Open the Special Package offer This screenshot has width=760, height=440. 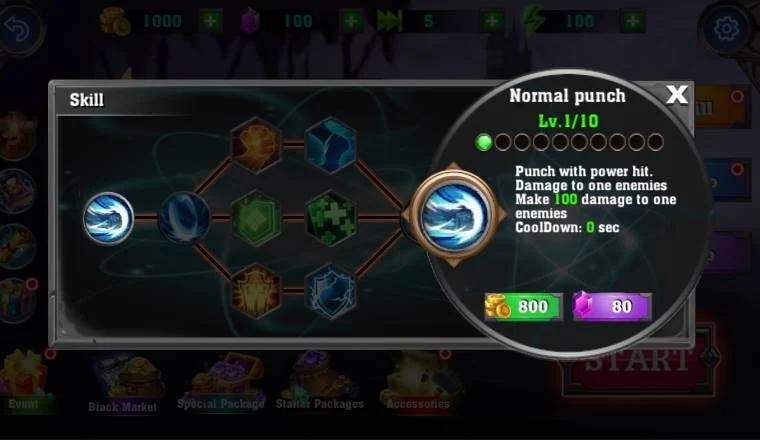(221, 382)
